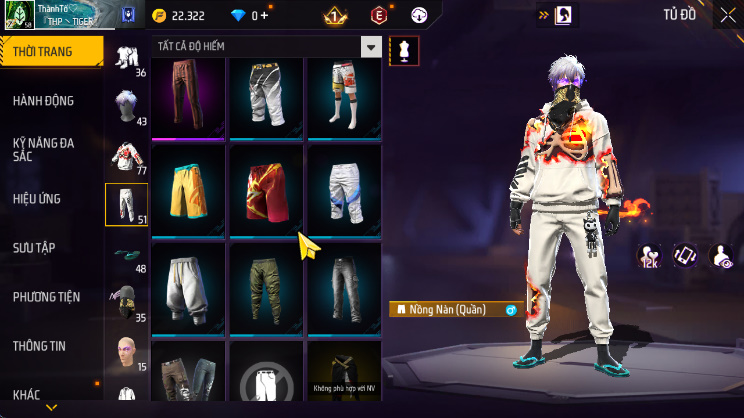Select the olive green cargo pants
Viewport: 744px width, 418px height.
pos(265,286)
